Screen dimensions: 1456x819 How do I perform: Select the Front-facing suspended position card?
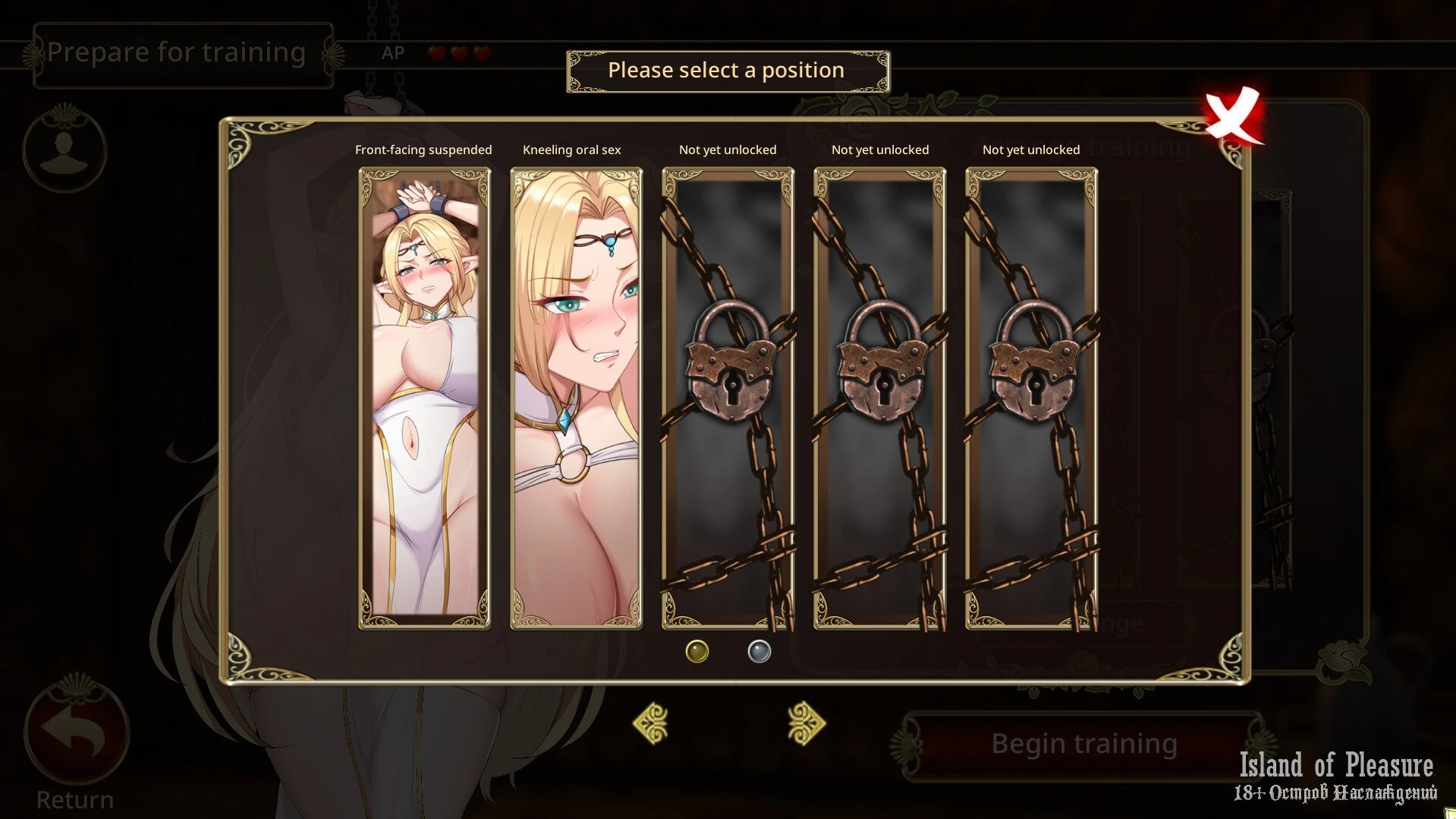click(424, 398)
